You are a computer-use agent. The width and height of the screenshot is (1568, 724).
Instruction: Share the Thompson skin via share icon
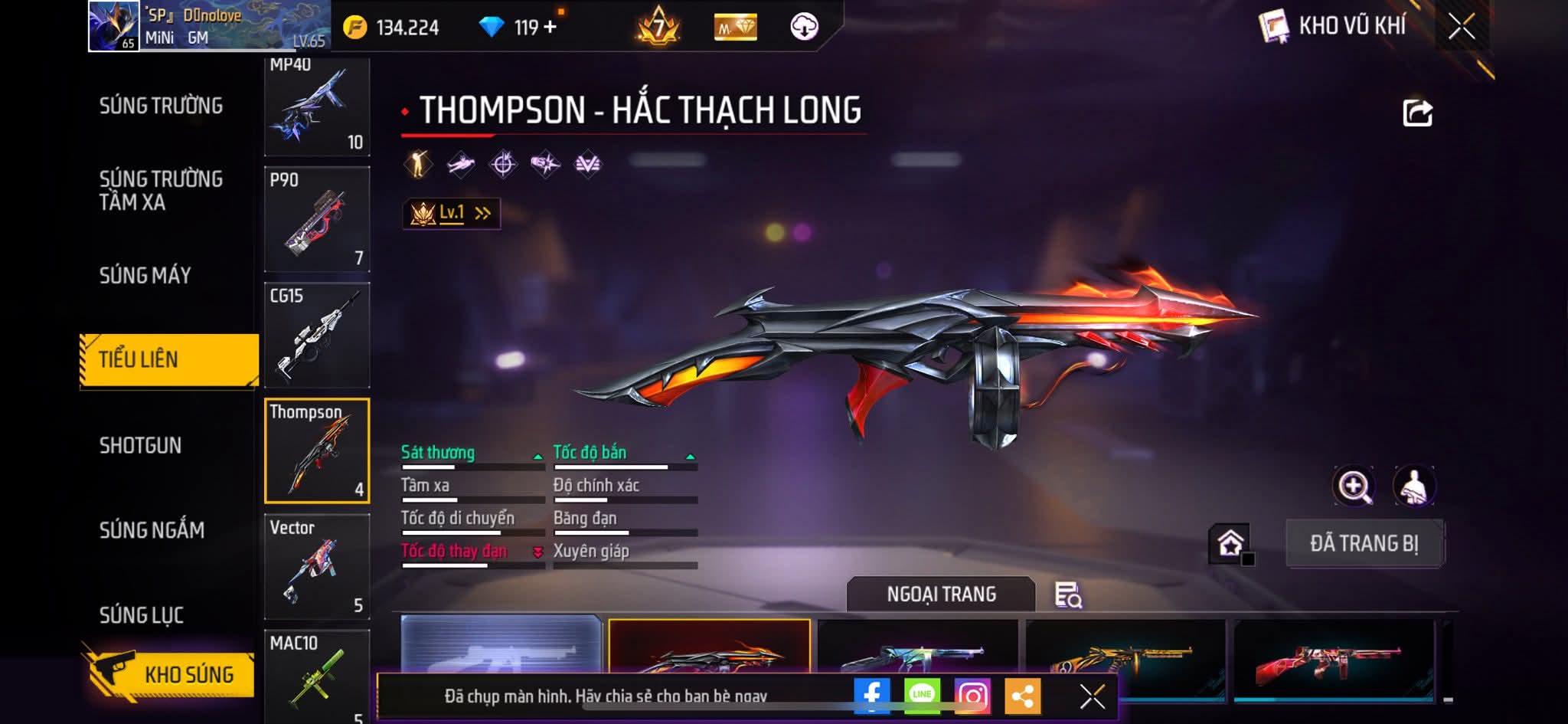click(1417, 113)
